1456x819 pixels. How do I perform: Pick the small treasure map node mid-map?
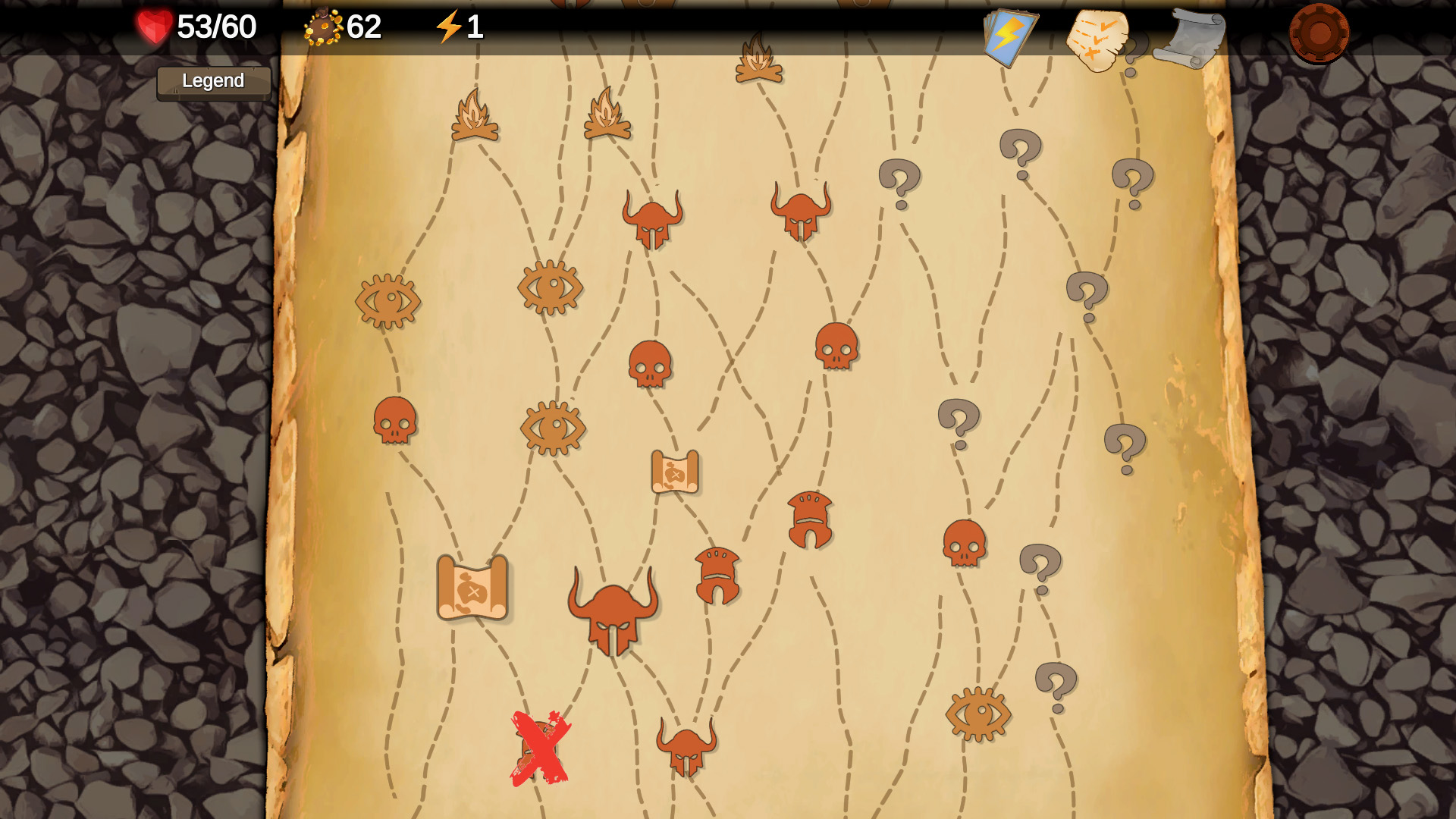click(x=675, y=470)
